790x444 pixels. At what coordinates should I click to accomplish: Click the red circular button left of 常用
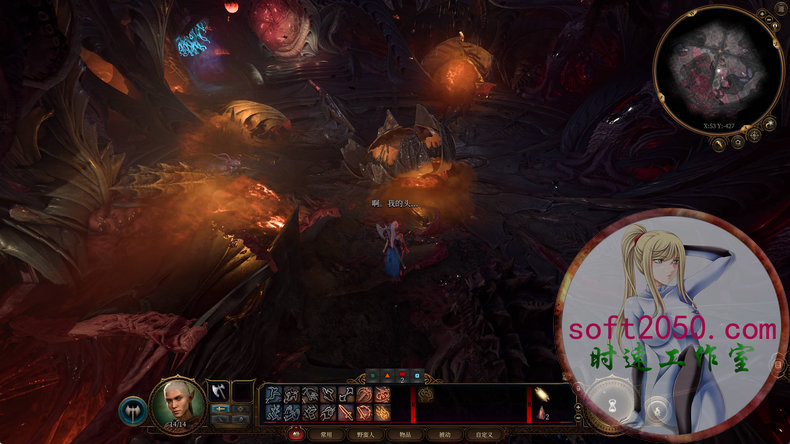point(297,435)
